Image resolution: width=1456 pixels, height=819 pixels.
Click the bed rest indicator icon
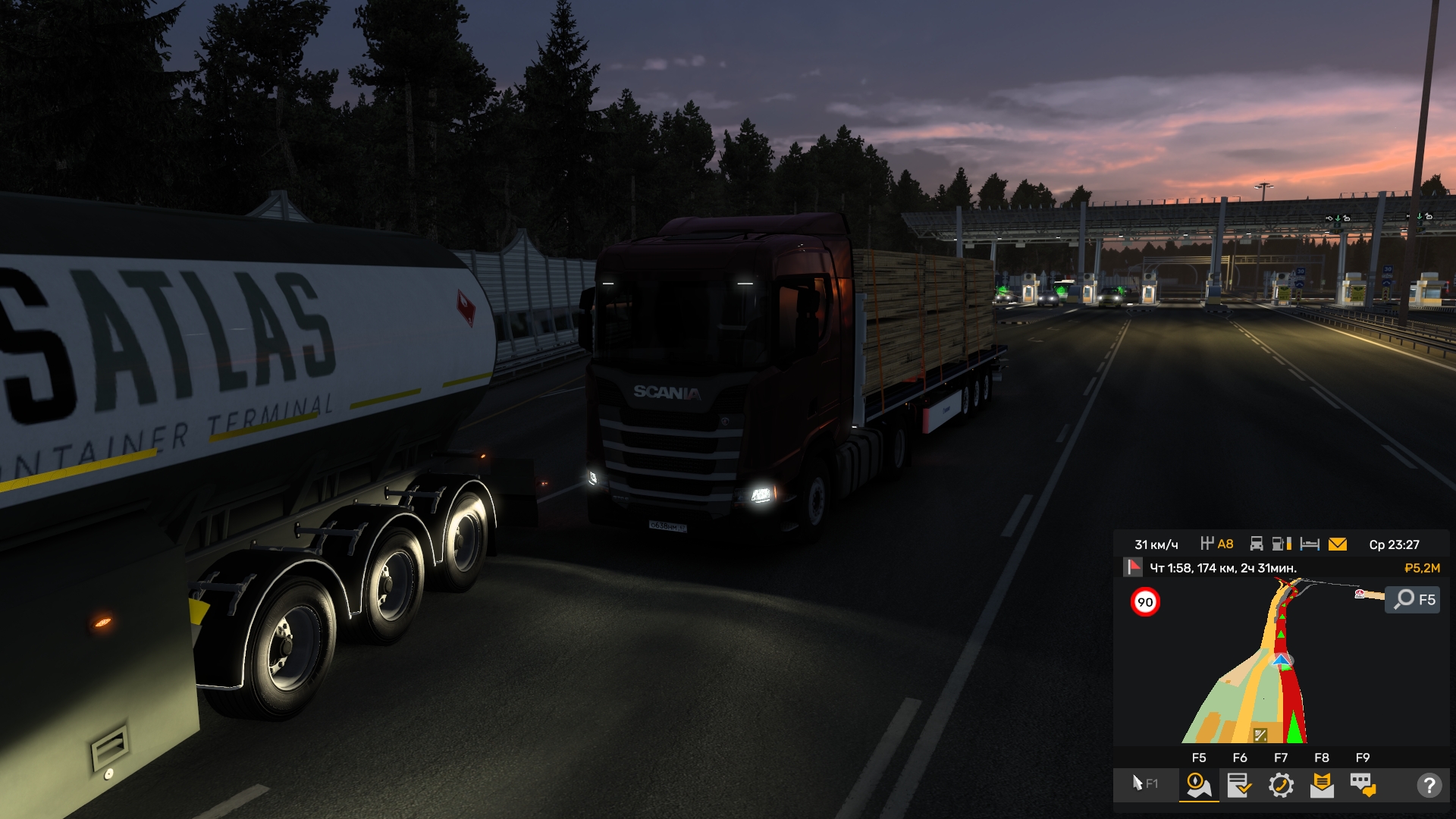point(1310,544)
